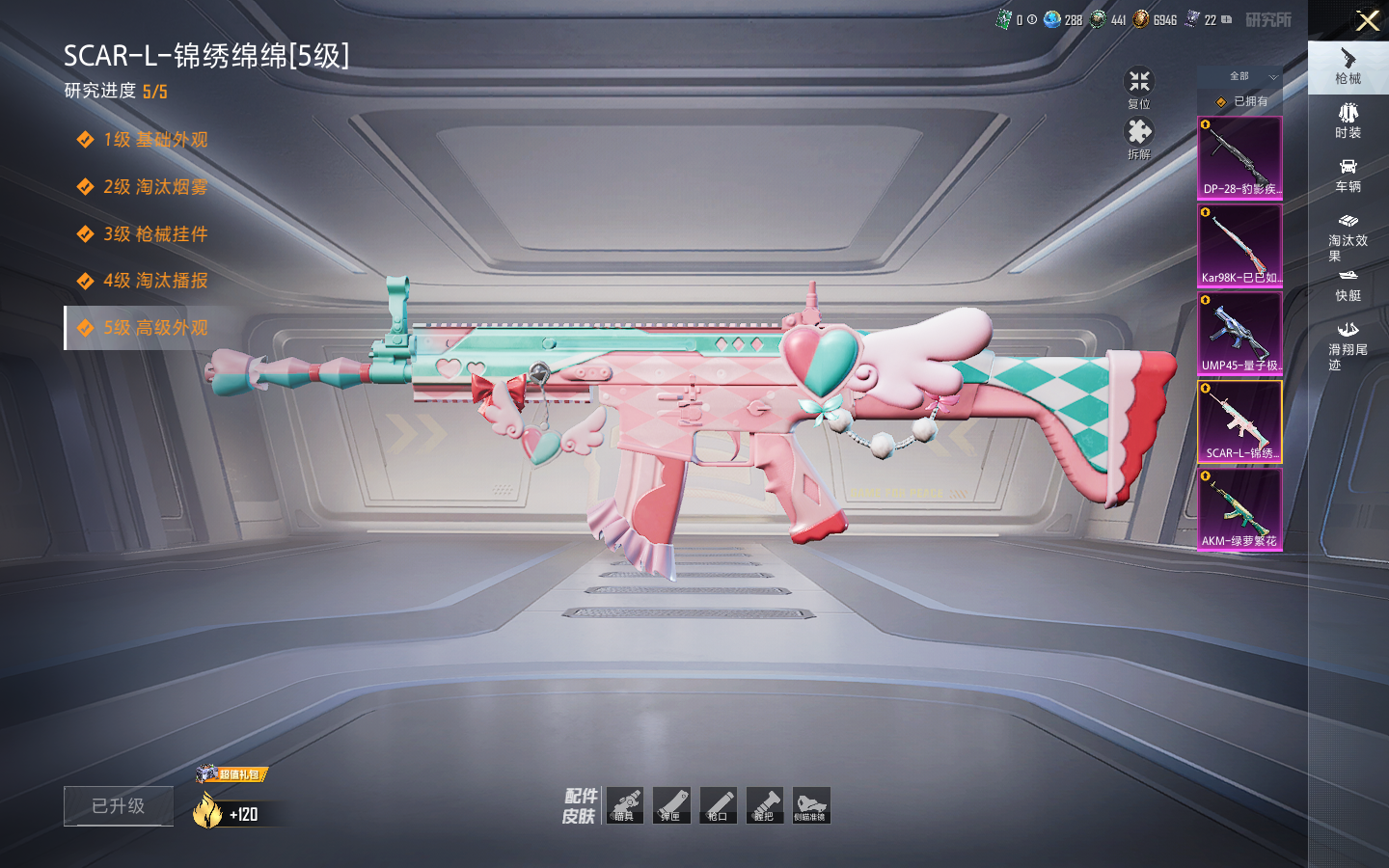The width and height of the screenshot is (1389, 868).
Task: Open the 时装 outfits tab
Action: (1348, 121)
